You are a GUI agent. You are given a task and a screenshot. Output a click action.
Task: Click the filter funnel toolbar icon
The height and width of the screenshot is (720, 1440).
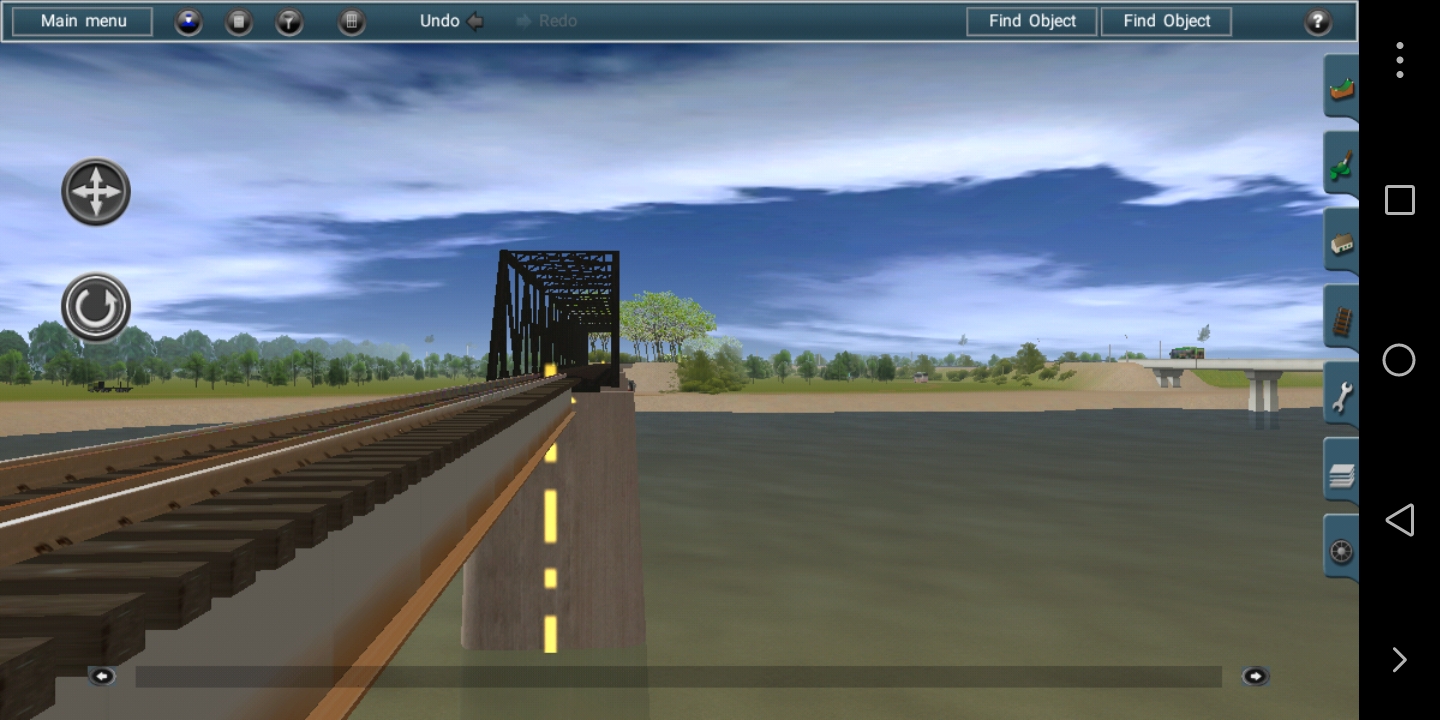point(289,21)
